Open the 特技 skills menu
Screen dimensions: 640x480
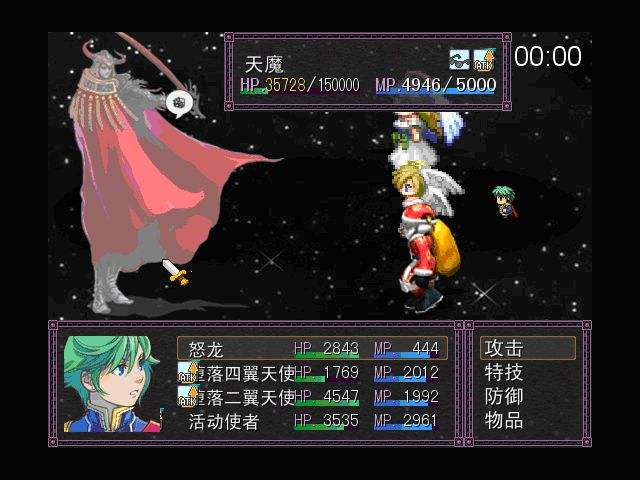click(x=504, y=373)
